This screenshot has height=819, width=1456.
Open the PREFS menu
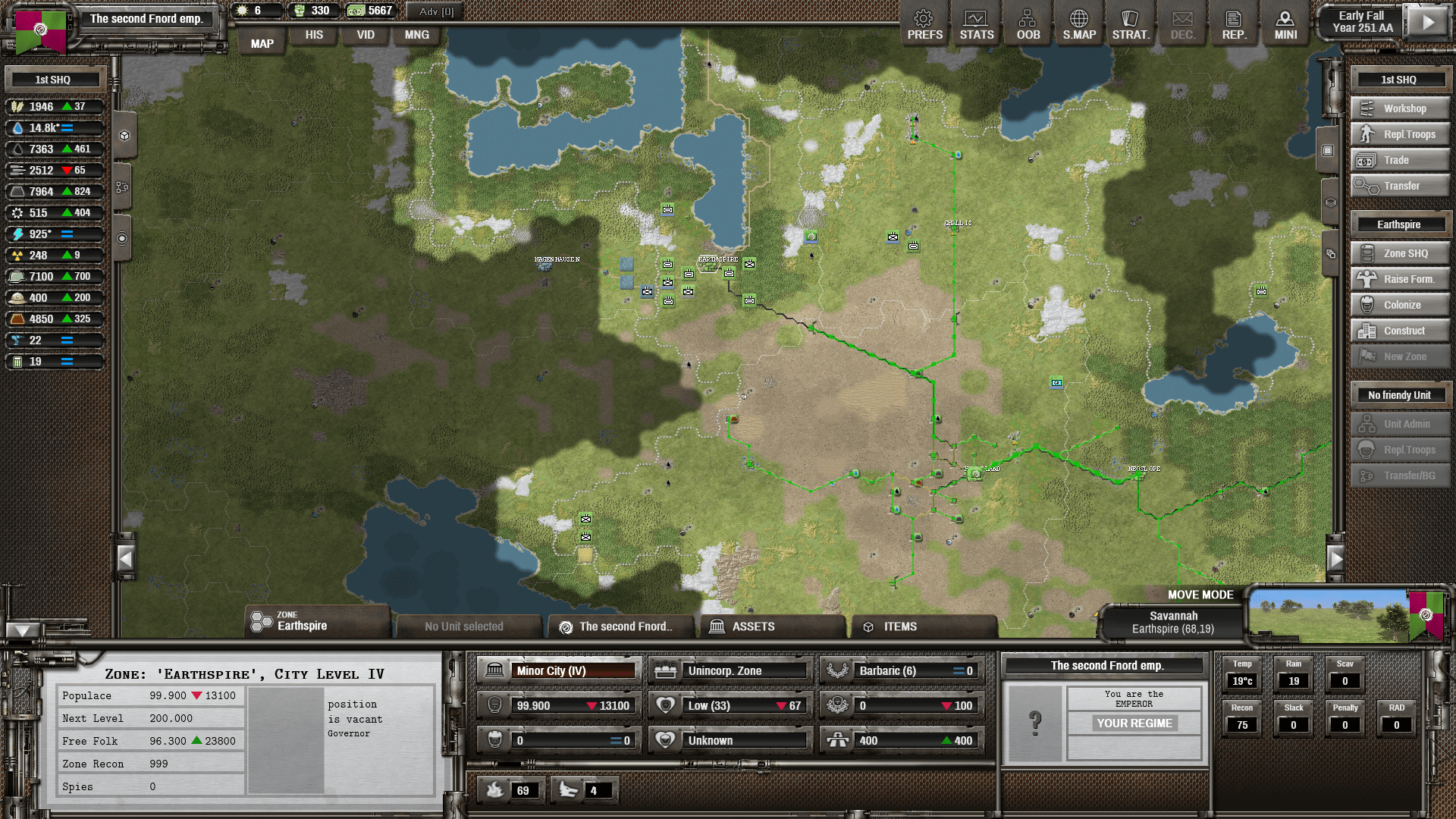(x=924, y=25)
